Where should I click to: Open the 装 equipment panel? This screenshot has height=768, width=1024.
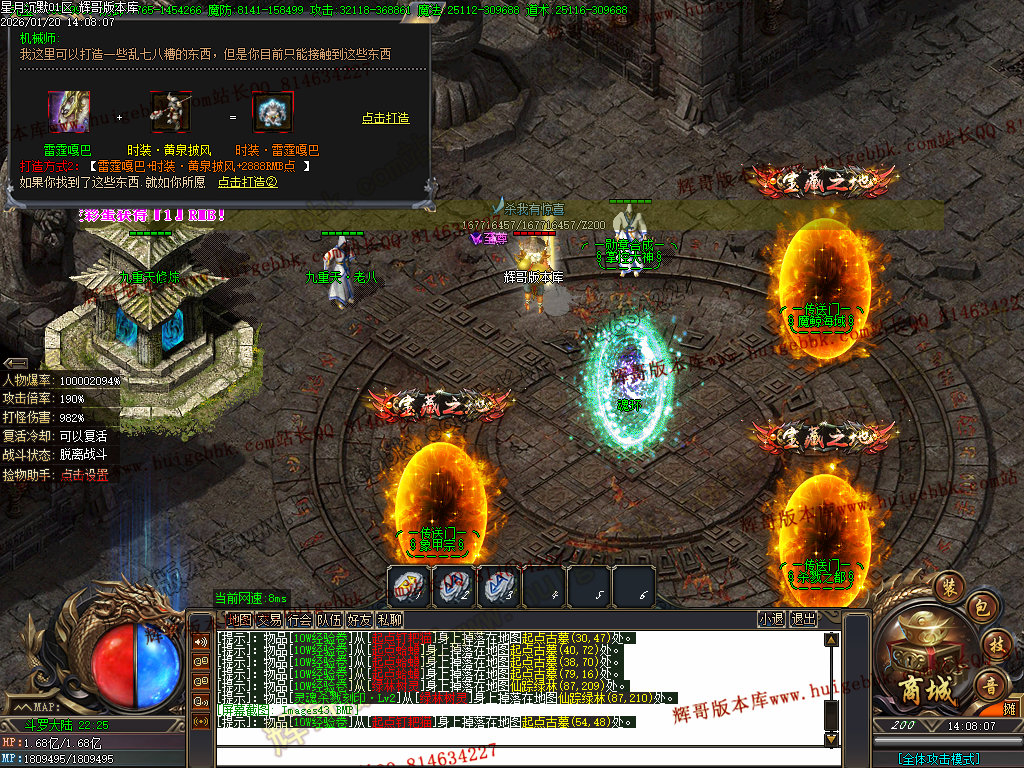(x=948, y=584)
